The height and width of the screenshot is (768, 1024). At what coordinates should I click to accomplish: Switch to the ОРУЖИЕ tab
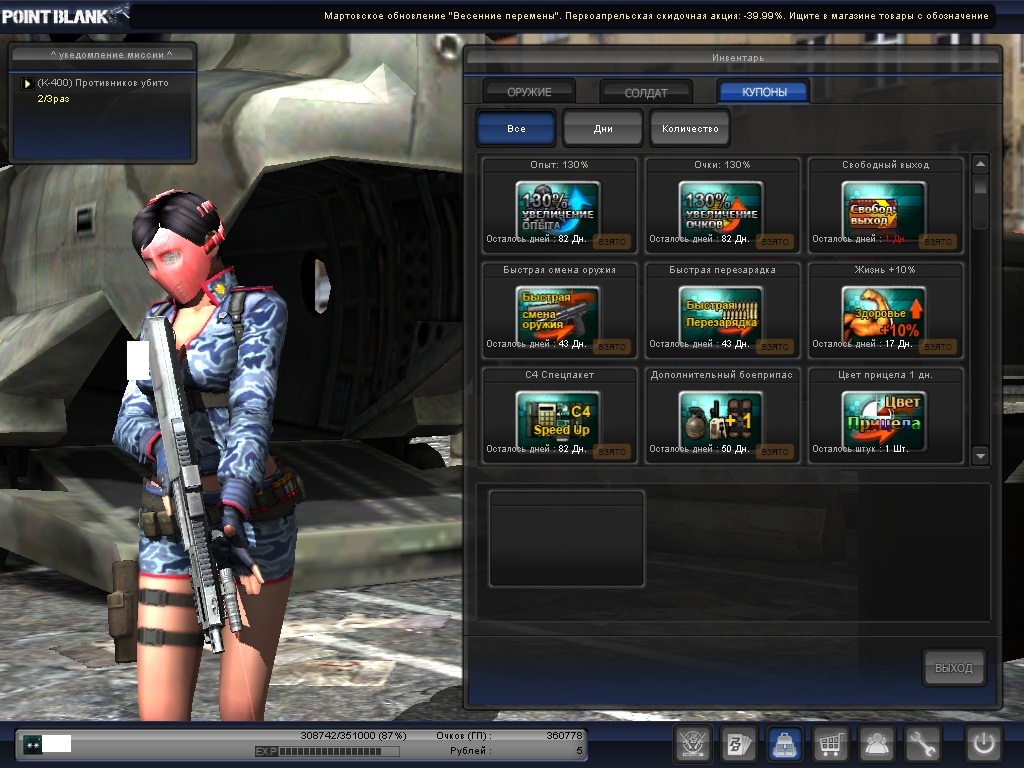pyautogui.click(x=529, y=92)
